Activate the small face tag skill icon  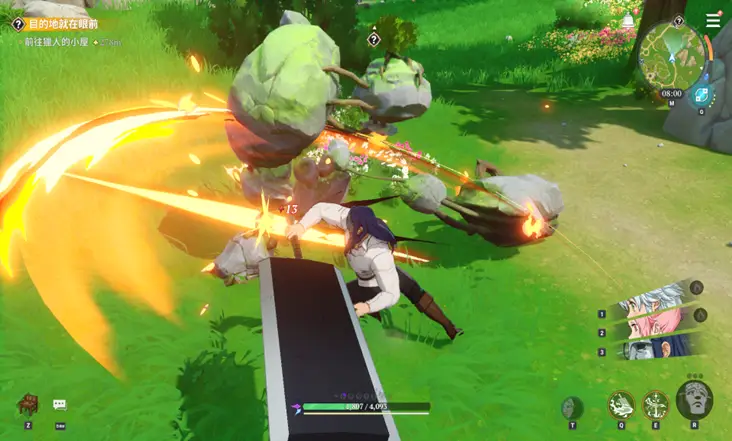(x=571, y=407)
